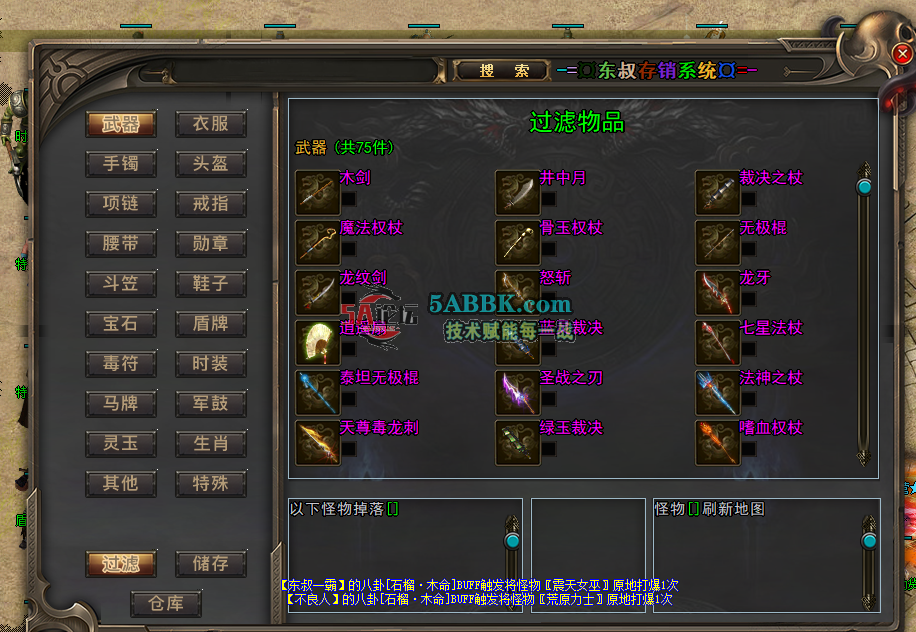Choose the 项链 necklace category
The width and height of the screenshot is (916, 632).
coord(121,204)
